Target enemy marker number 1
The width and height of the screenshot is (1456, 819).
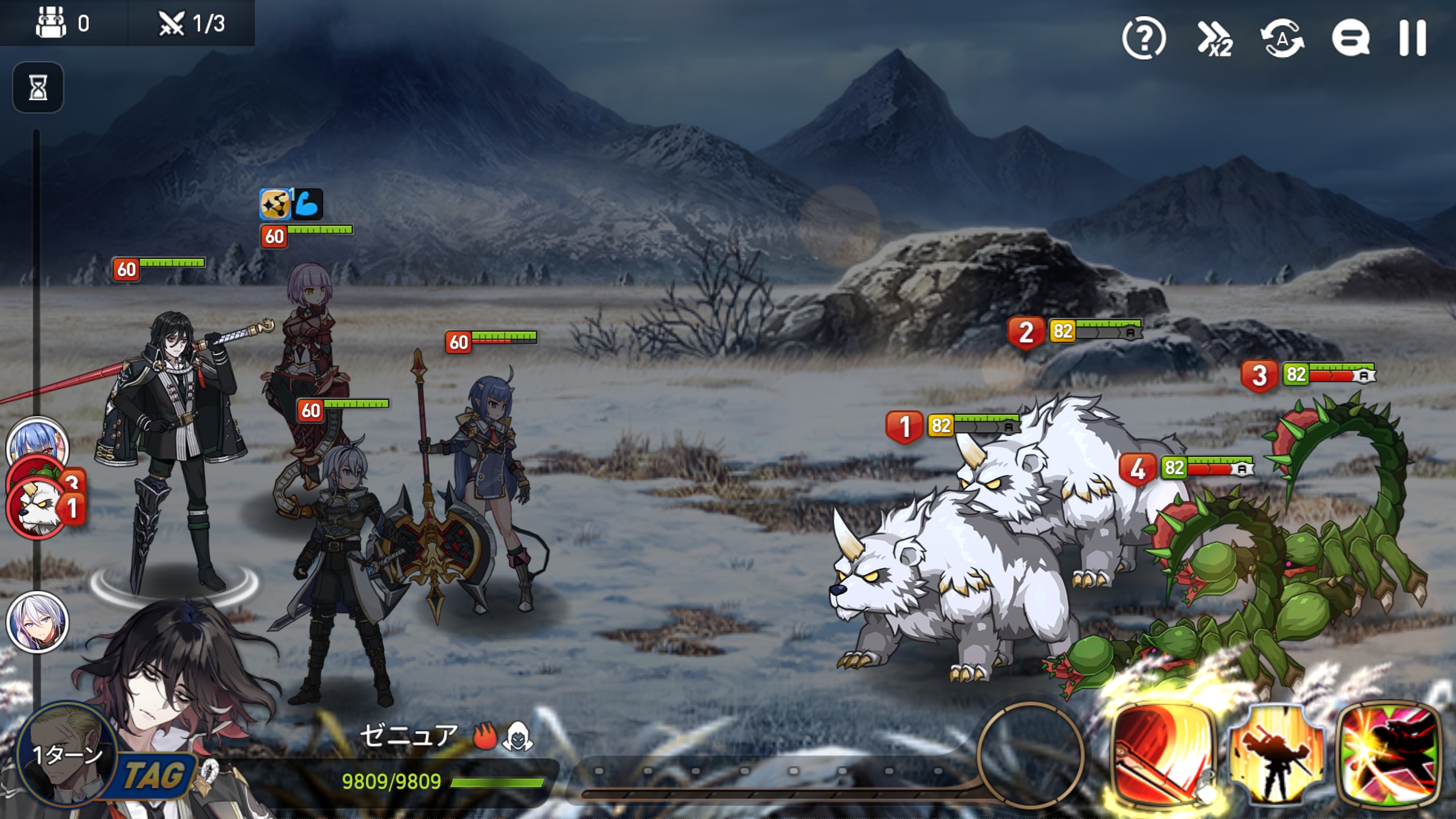click(904, 426)
